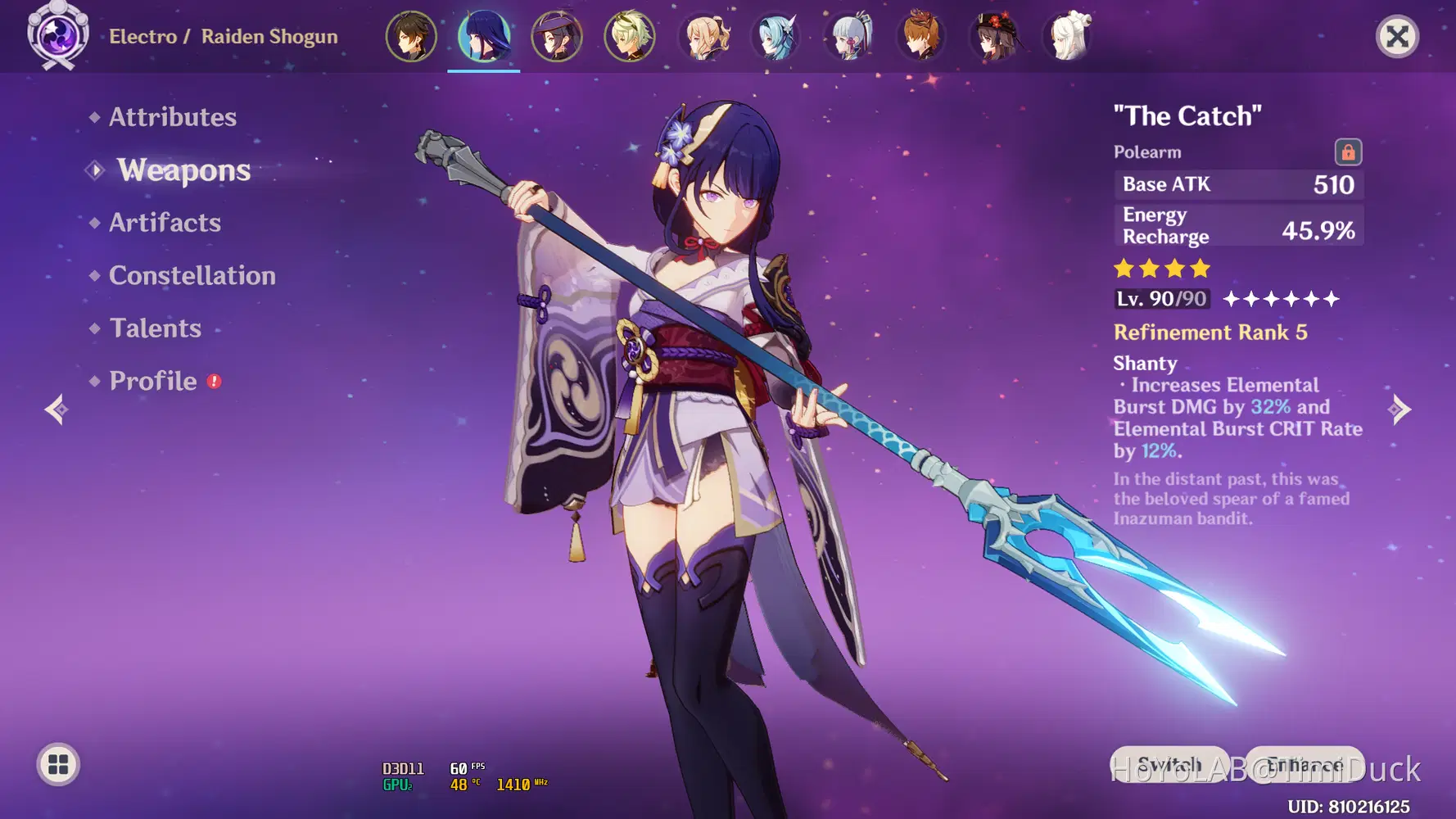The height and width of the screenshot is (819, 1456).
Task: Open the four-square grid menu button
Action: (58, 765)
